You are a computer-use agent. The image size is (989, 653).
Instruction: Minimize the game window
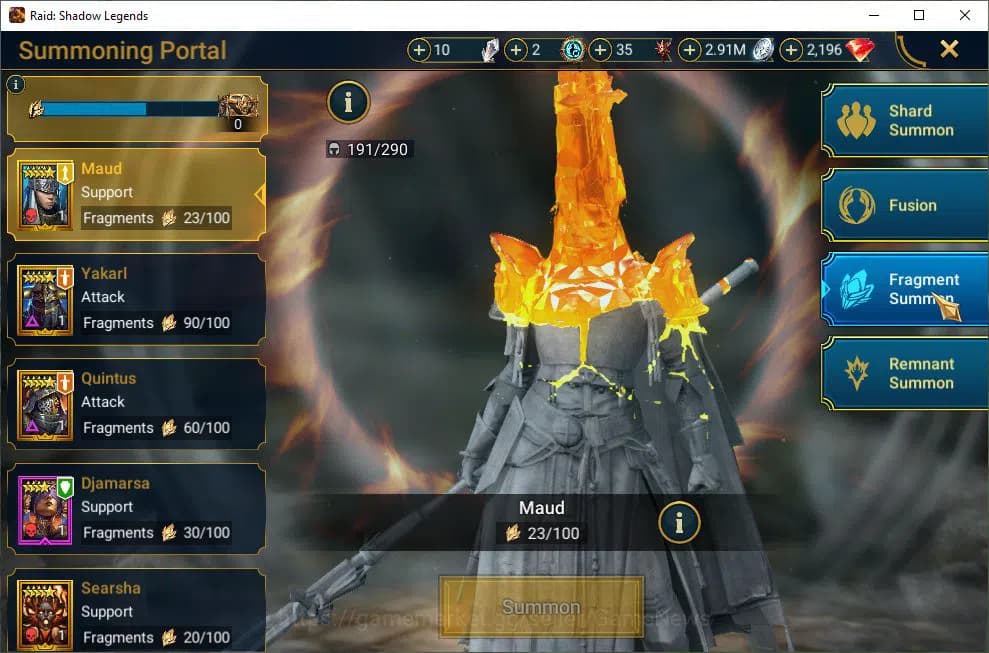pyautogui.click(x=873, y=15)
